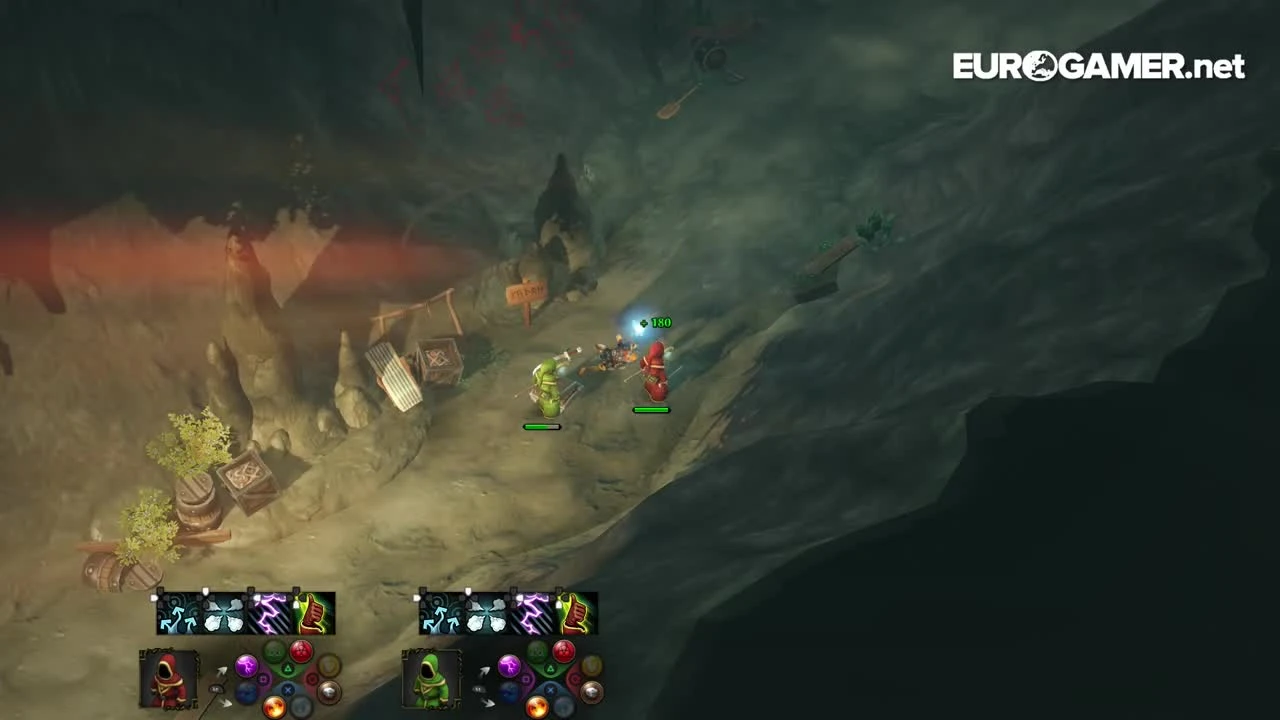Open the Haste arrows magick in left magick bar
Viewport: 1280px width, 720px height.
point(179,613)
